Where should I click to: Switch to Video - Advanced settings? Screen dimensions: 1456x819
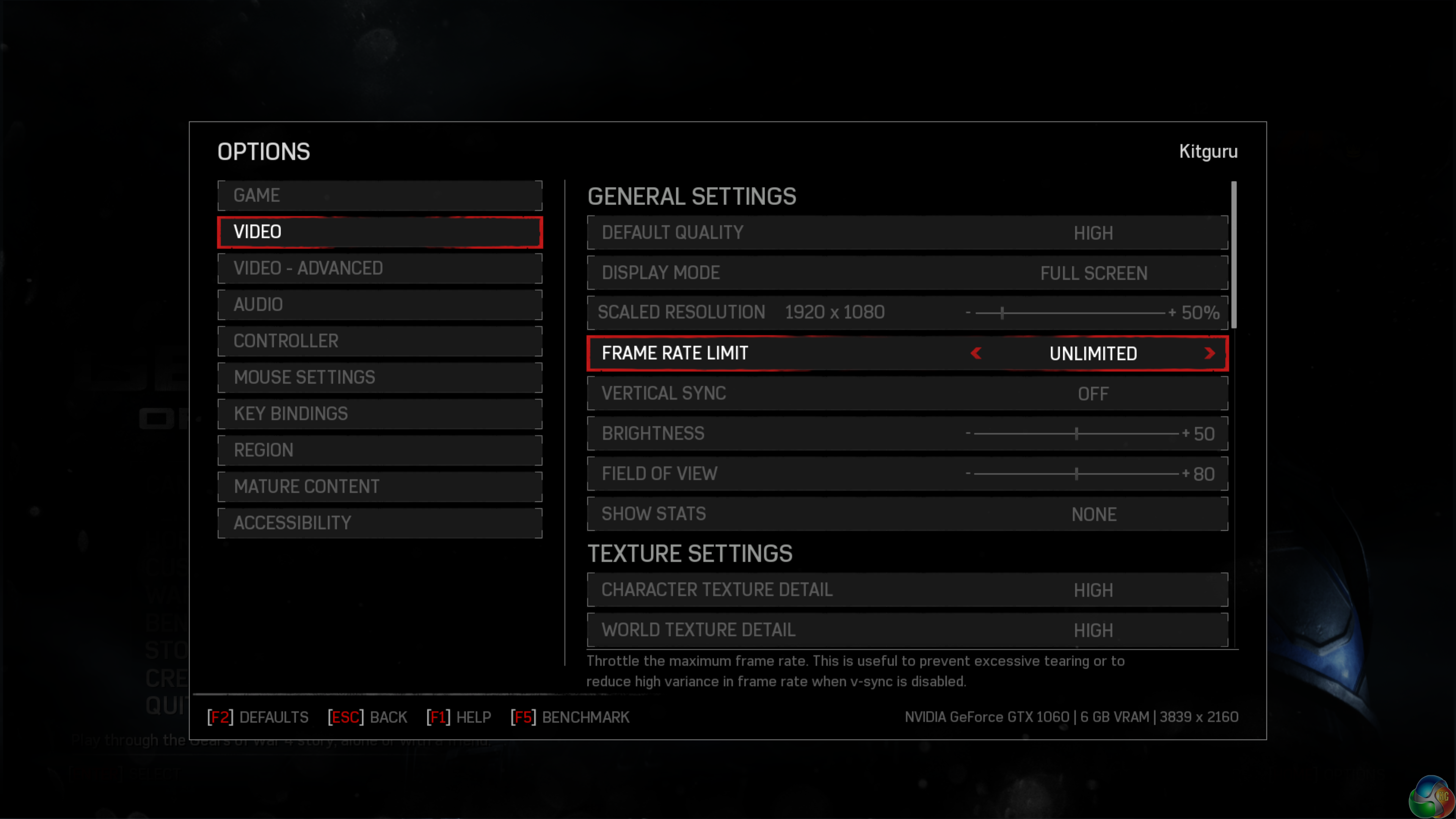coord(379,268)
